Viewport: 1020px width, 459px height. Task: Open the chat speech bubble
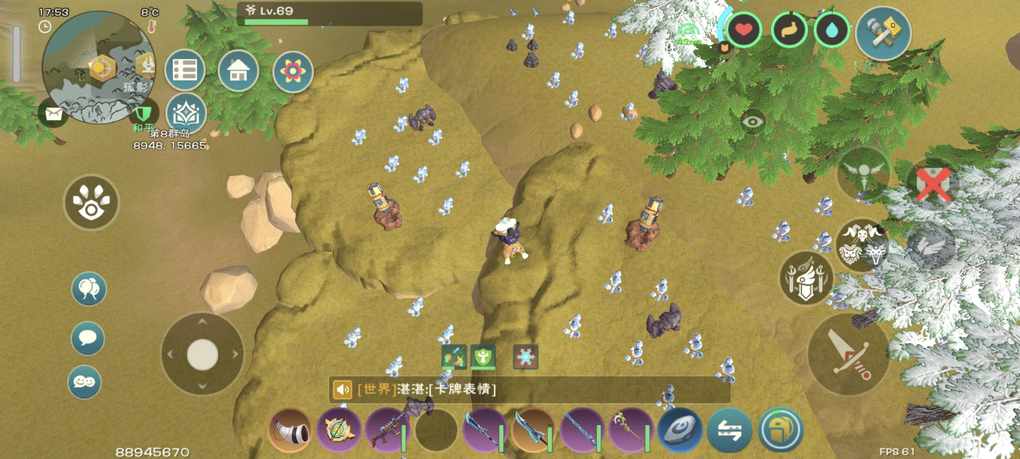click(x=88, y=337)
